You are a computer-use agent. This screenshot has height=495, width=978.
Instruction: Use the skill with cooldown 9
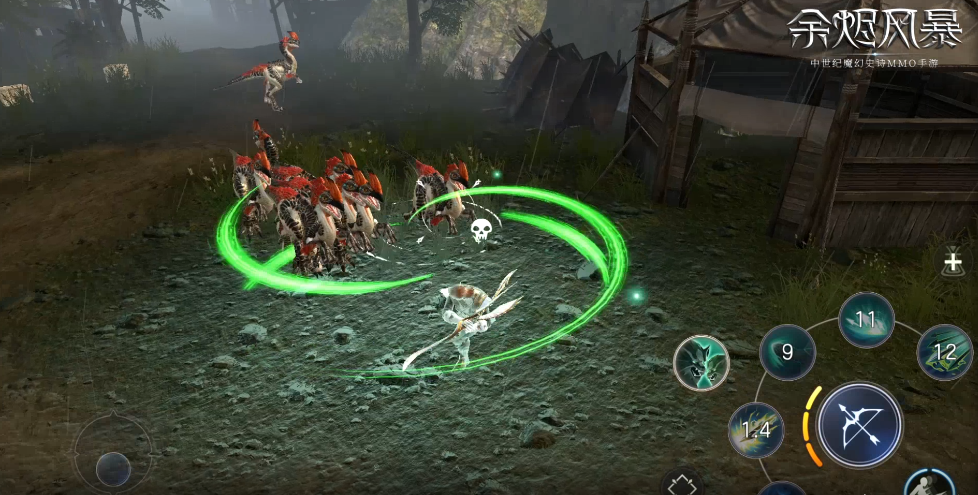click(x=787, y=352)
